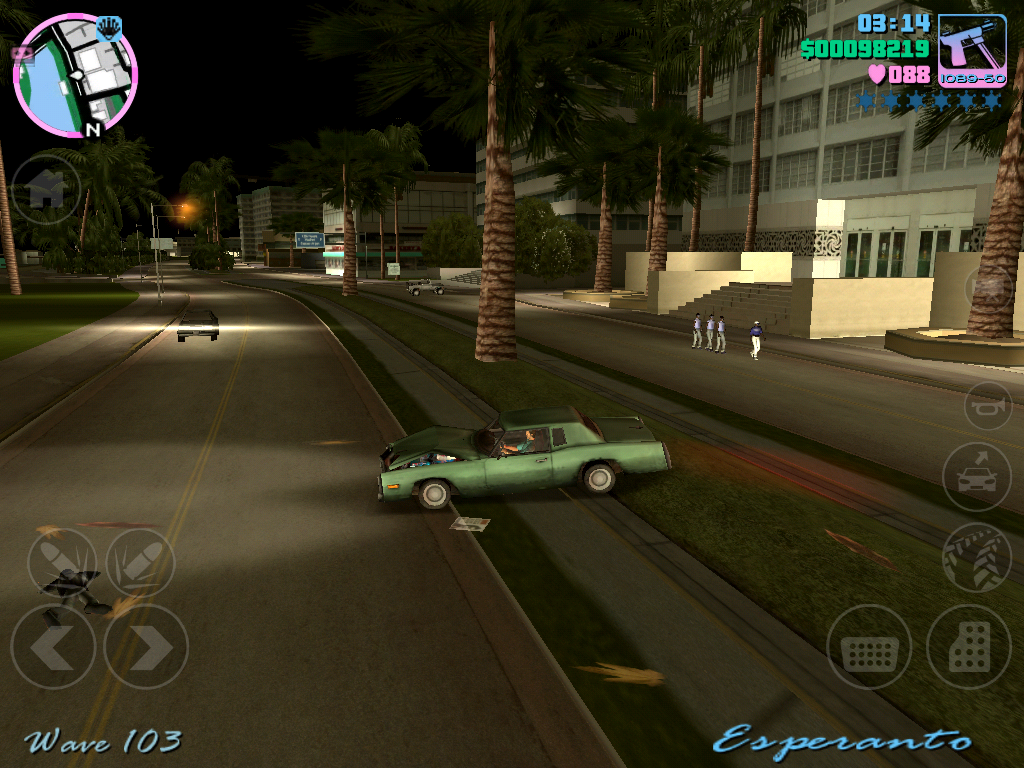Open the circular radar minimap
The image size is (1024, 768).
[x=75, y=75]
